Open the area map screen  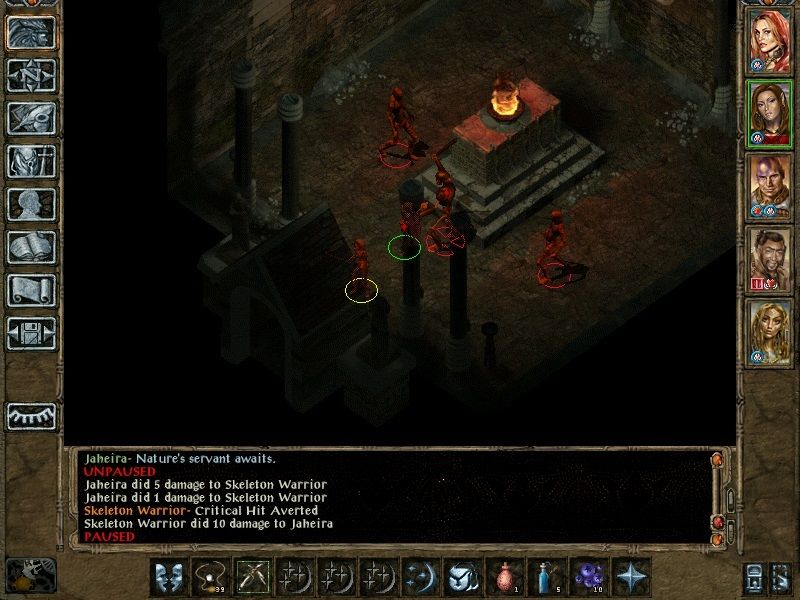[31, 75]
